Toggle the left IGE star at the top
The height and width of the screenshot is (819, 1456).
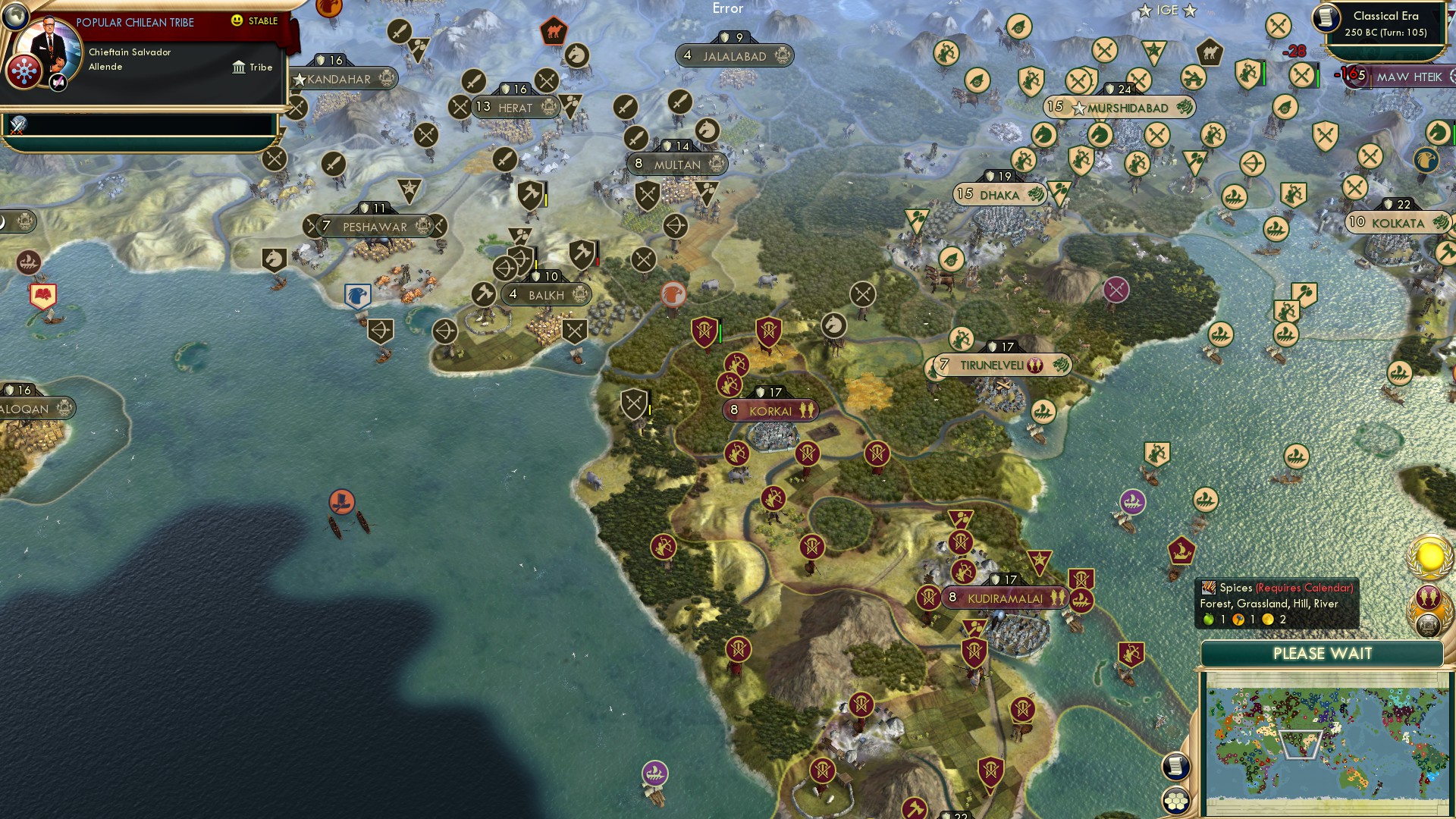tap(1144, 10)
